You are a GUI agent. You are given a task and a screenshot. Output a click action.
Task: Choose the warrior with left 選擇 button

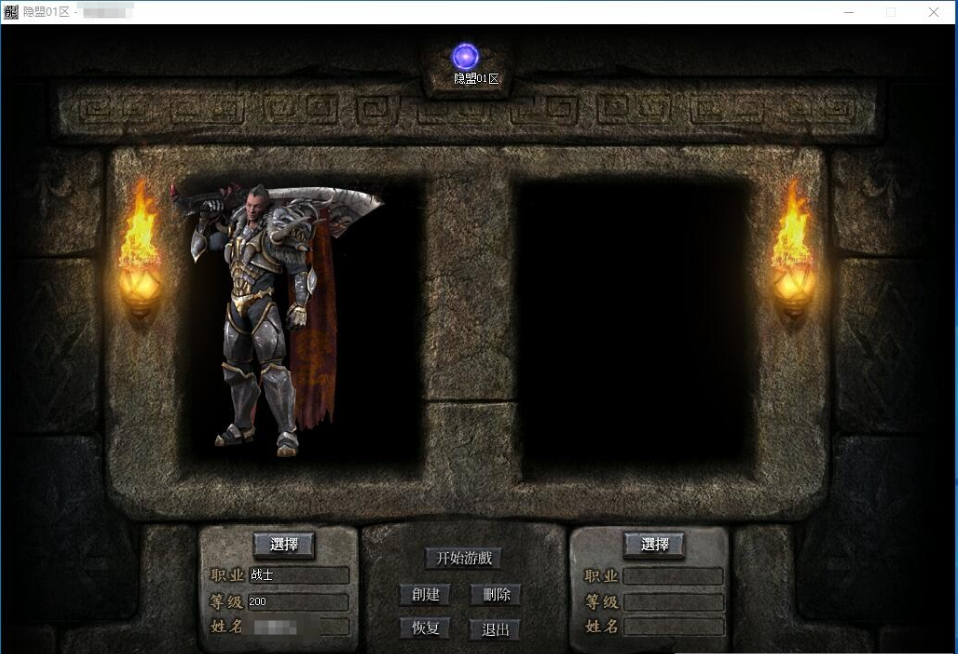(284, 544)
